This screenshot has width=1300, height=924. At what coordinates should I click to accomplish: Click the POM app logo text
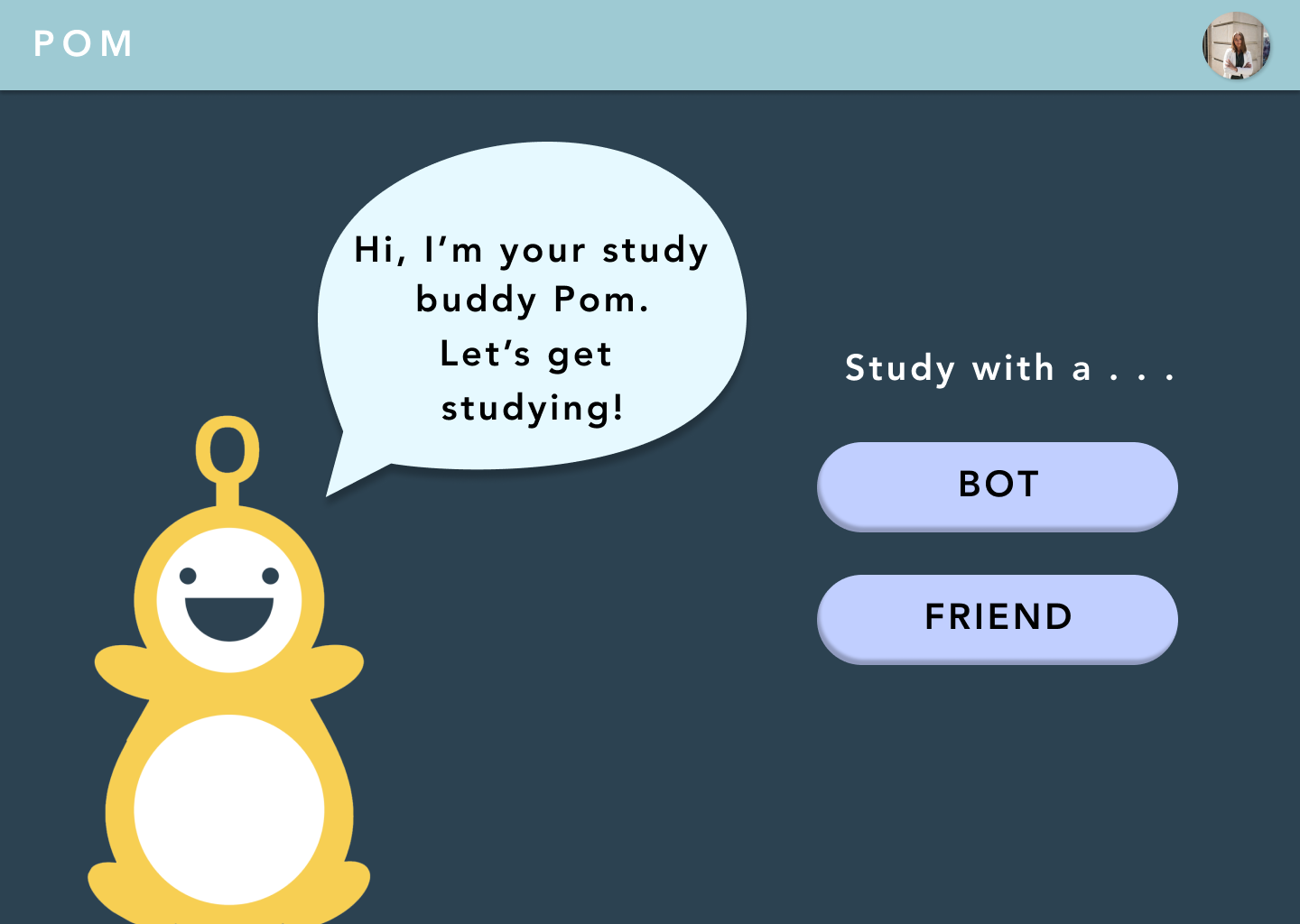pyautogui.click(x=83, y=44)
